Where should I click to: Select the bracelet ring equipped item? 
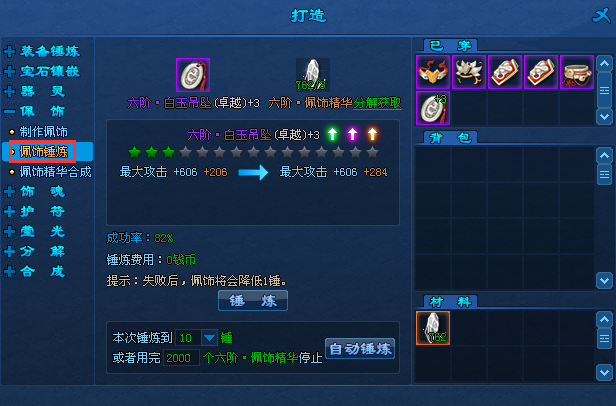pos(577,72)
